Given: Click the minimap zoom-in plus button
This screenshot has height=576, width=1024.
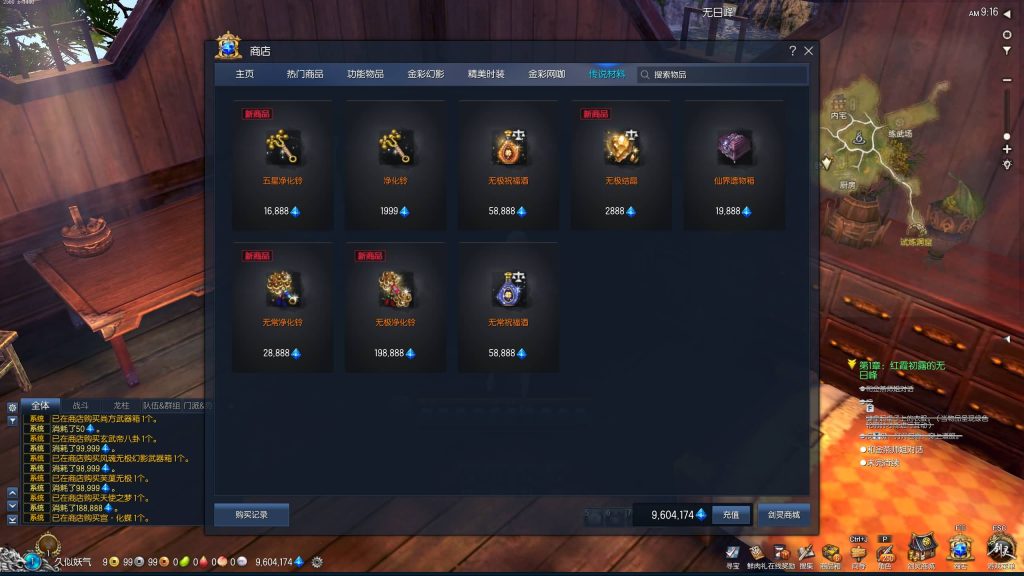Looking at the screenshot, I should [1007, 149].
